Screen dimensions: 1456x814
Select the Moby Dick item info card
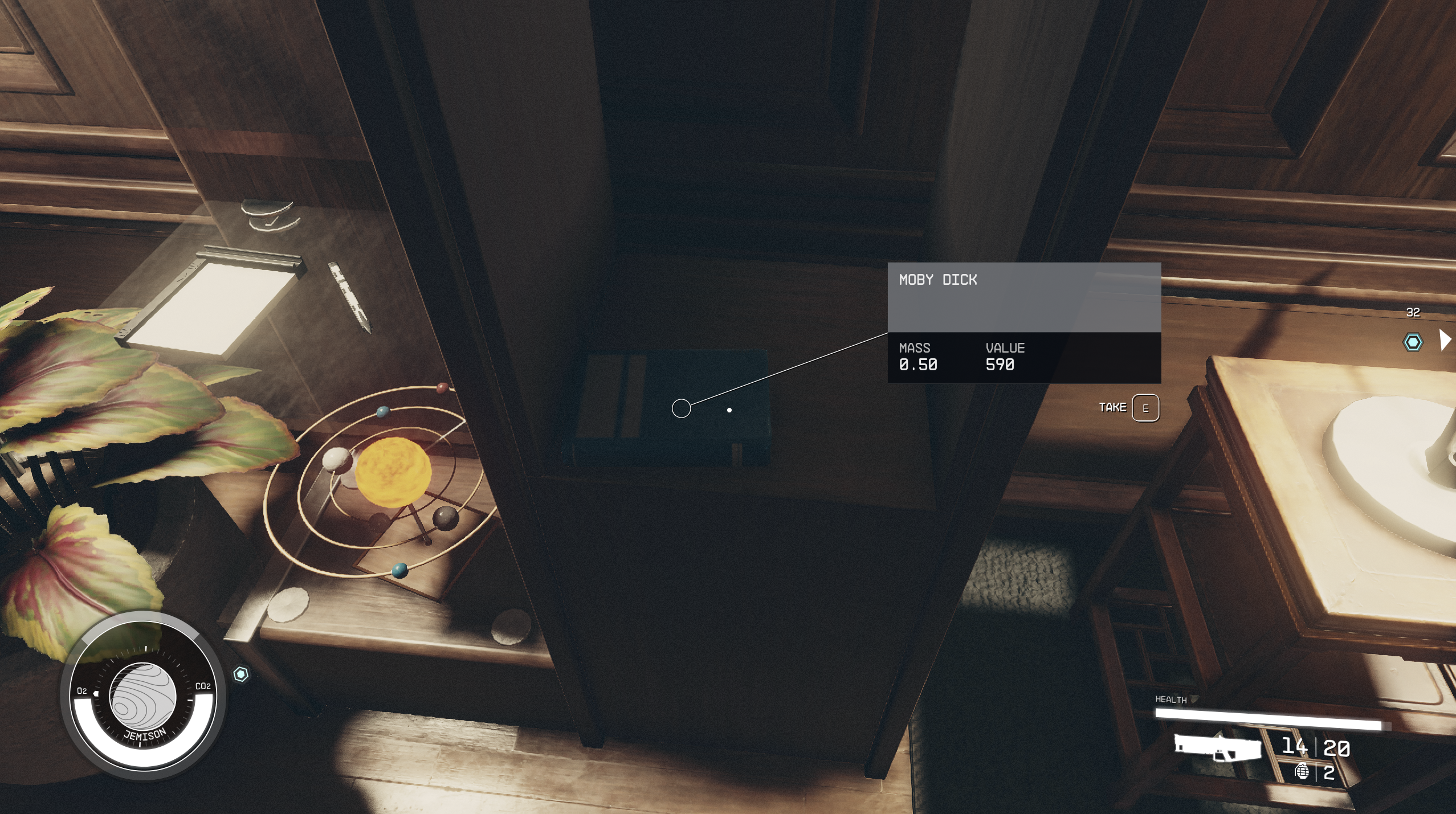(1023, 322)
